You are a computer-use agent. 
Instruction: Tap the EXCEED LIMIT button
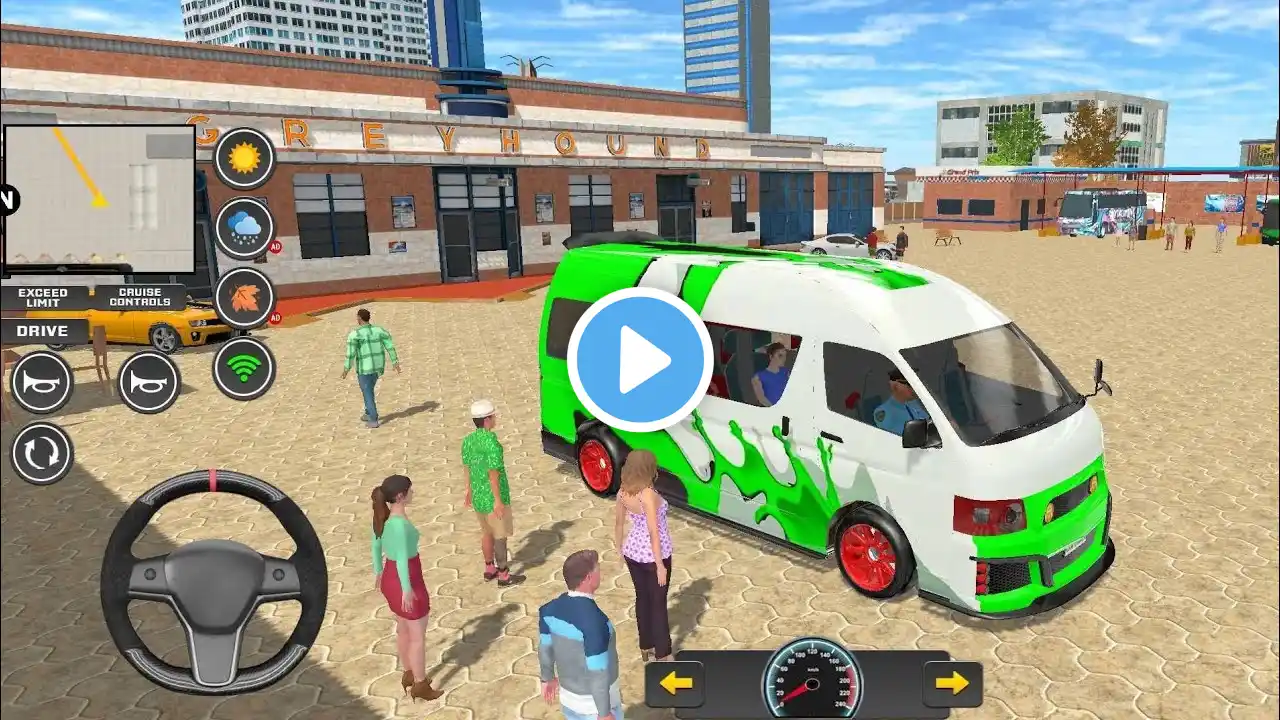[42, 298]
